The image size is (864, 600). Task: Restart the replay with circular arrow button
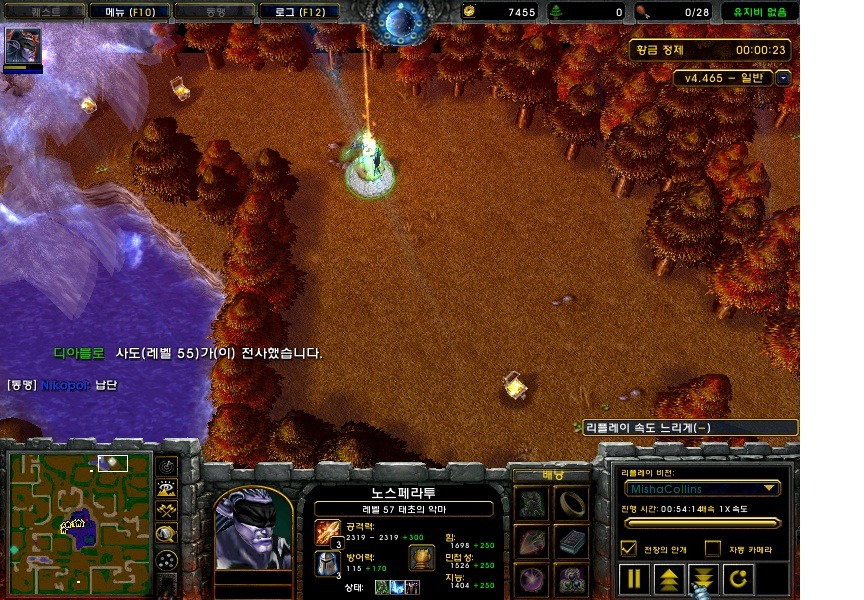pyautogui.click(x=736, y=578)
